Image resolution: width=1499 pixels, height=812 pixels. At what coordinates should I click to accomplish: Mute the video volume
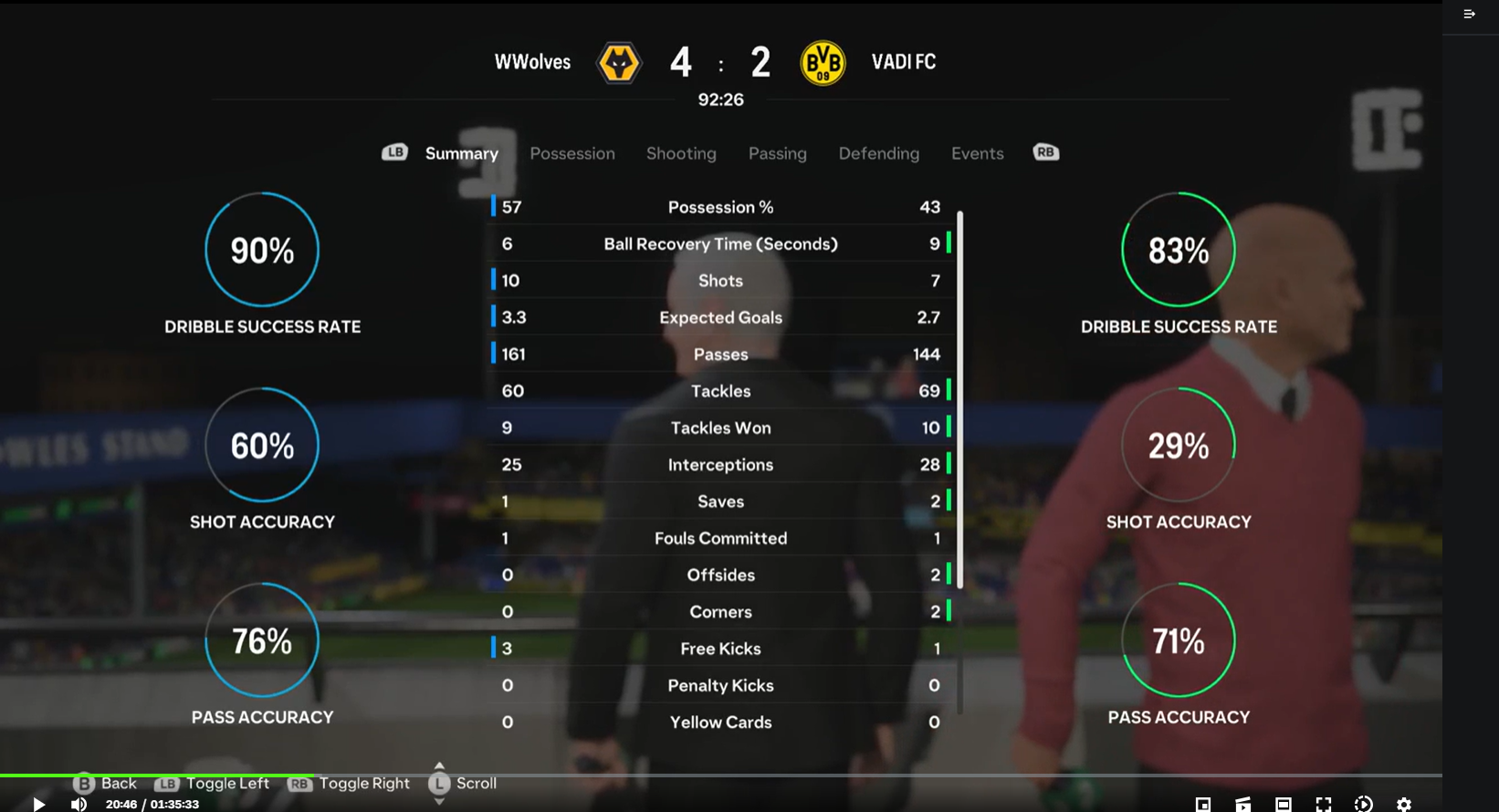point(79,804)
